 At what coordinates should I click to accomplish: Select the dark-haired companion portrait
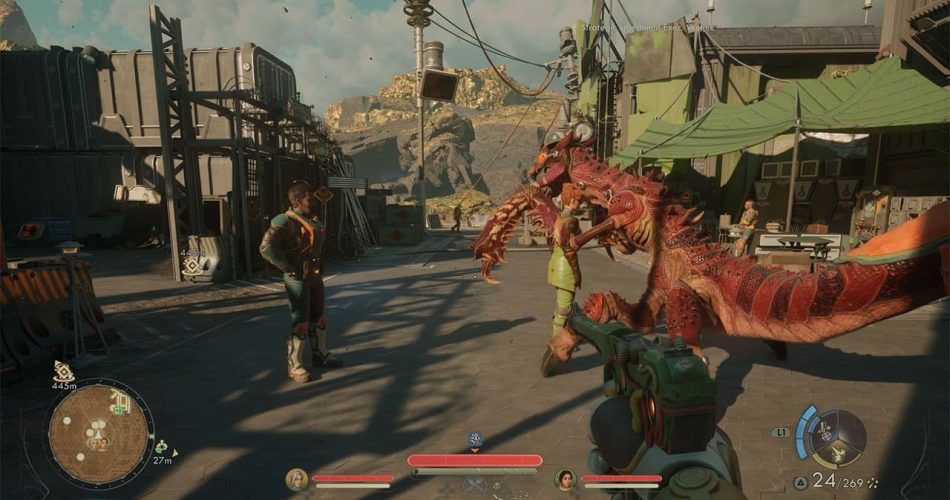(x=564, y=479)
